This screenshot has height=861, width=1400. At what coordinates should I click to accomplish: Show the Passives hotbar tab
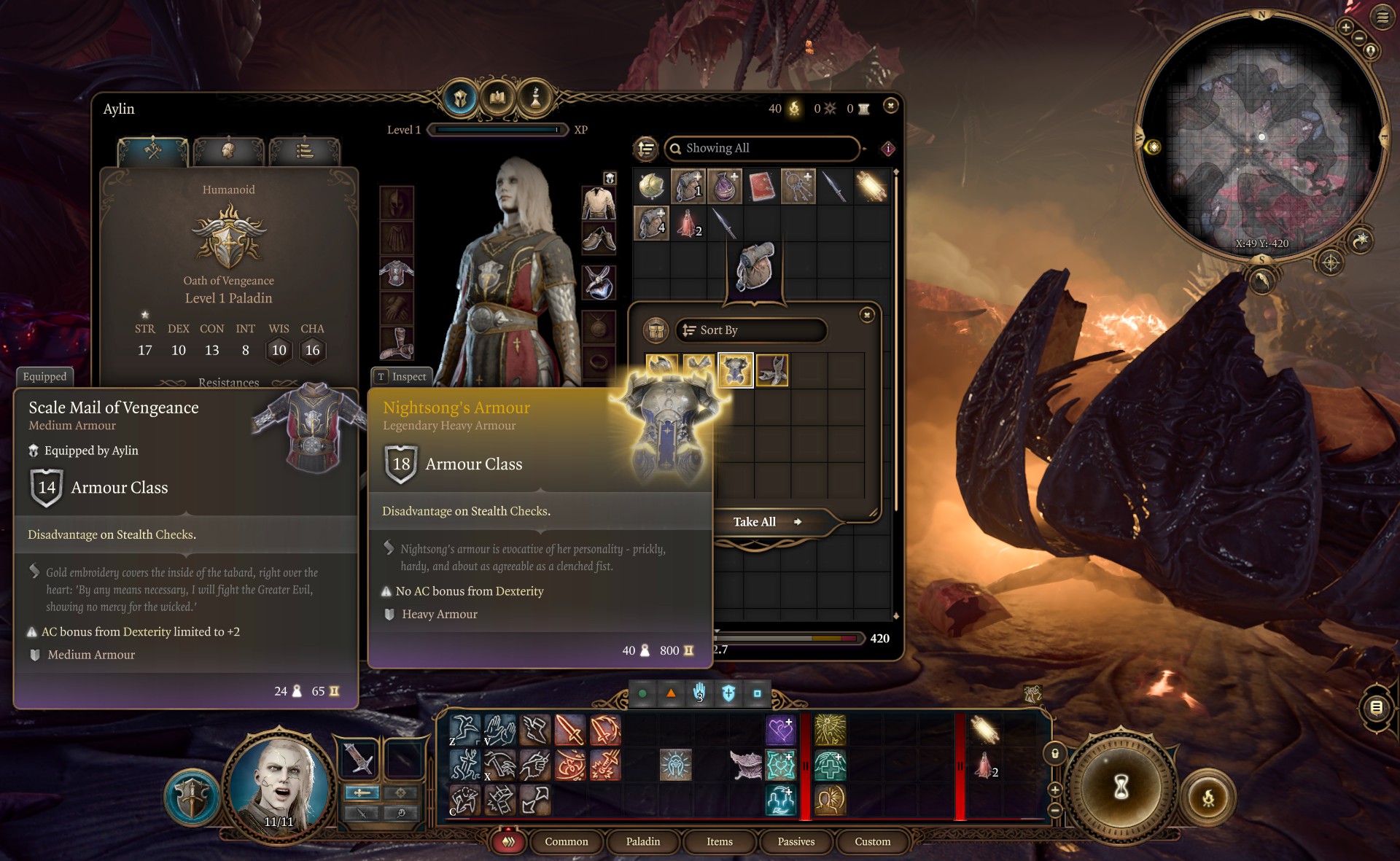coord(796,841)
